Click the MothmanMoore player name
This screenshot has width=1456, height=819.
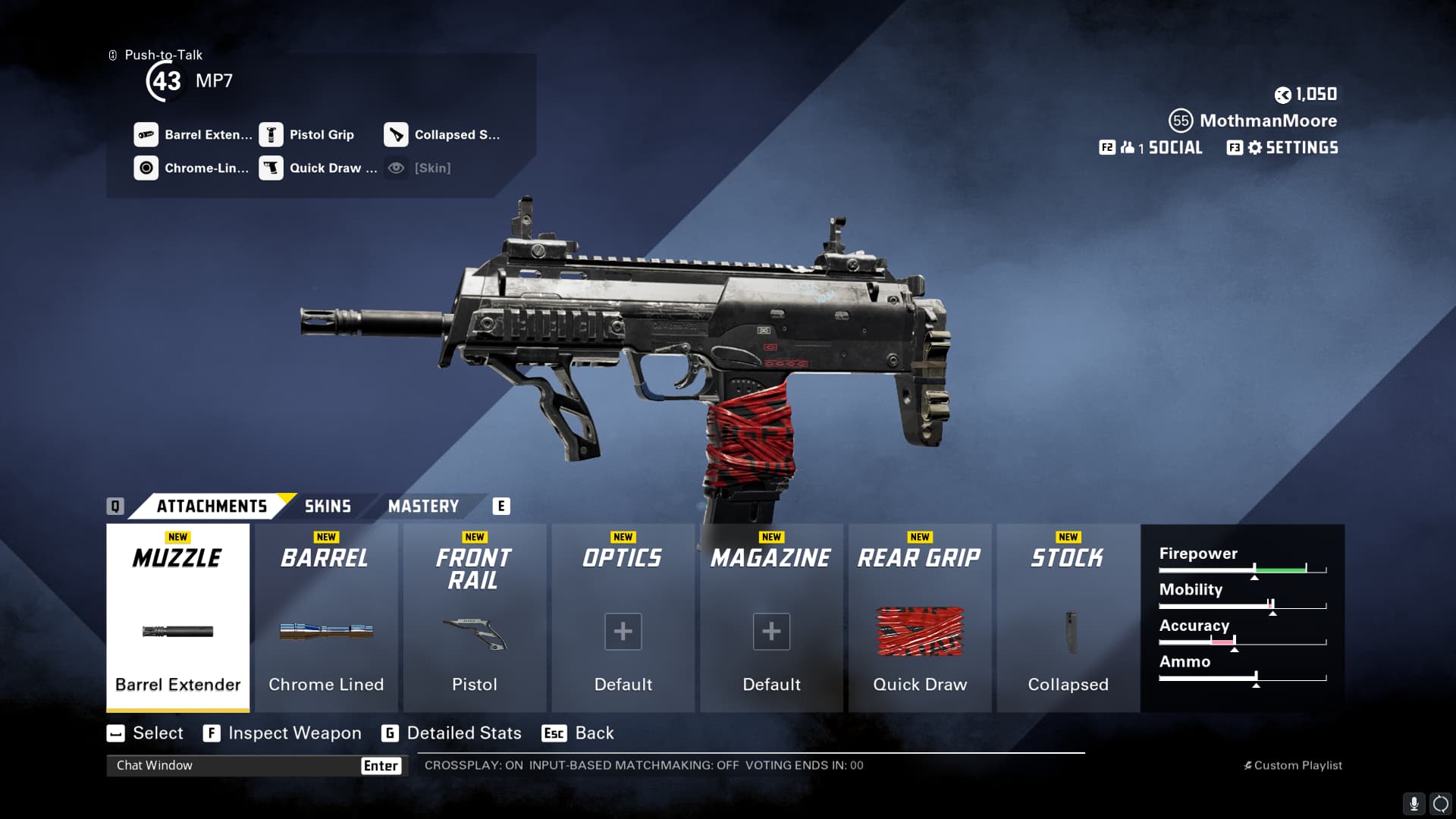[x=1268, y=121]
